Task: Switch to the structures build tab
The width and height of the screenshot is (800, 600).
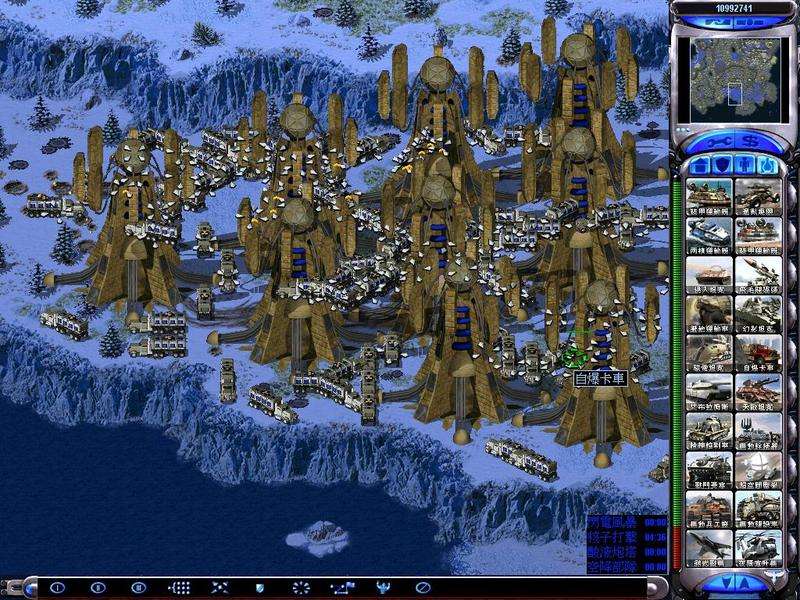Action: tap(699, 163)
